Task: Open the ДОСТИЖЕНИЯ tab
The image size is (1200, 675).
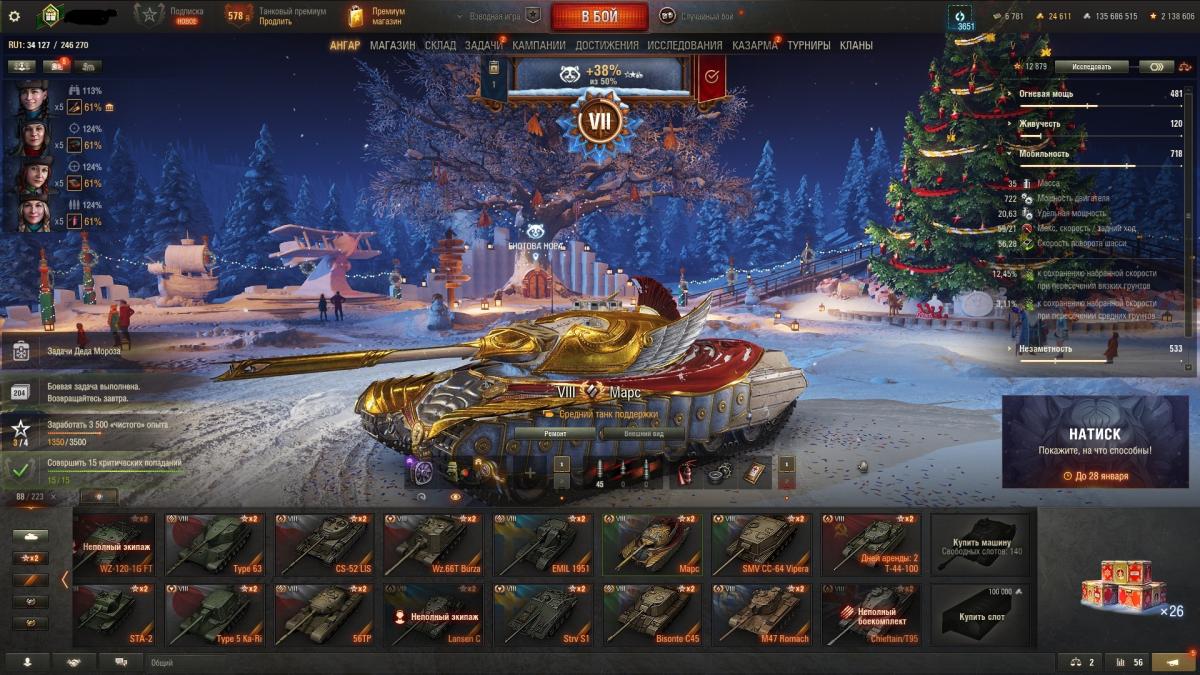Action: point(606,45)
